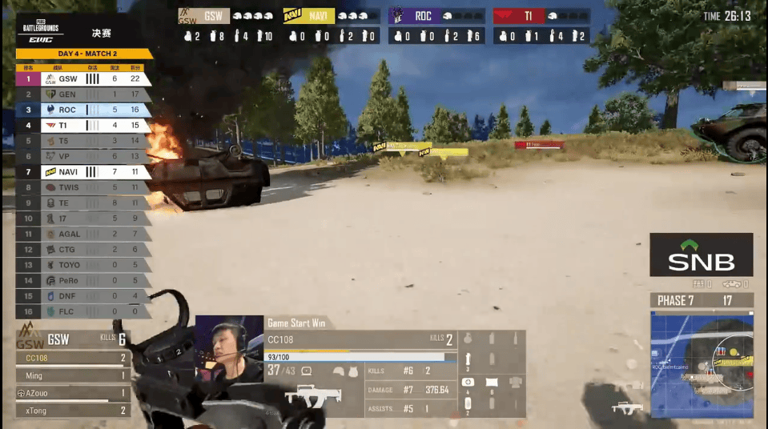Image resolution: width=768 pixels, height=429 pixels.
Task: Select the GSW row in the standings
Action: coord(83,78)
